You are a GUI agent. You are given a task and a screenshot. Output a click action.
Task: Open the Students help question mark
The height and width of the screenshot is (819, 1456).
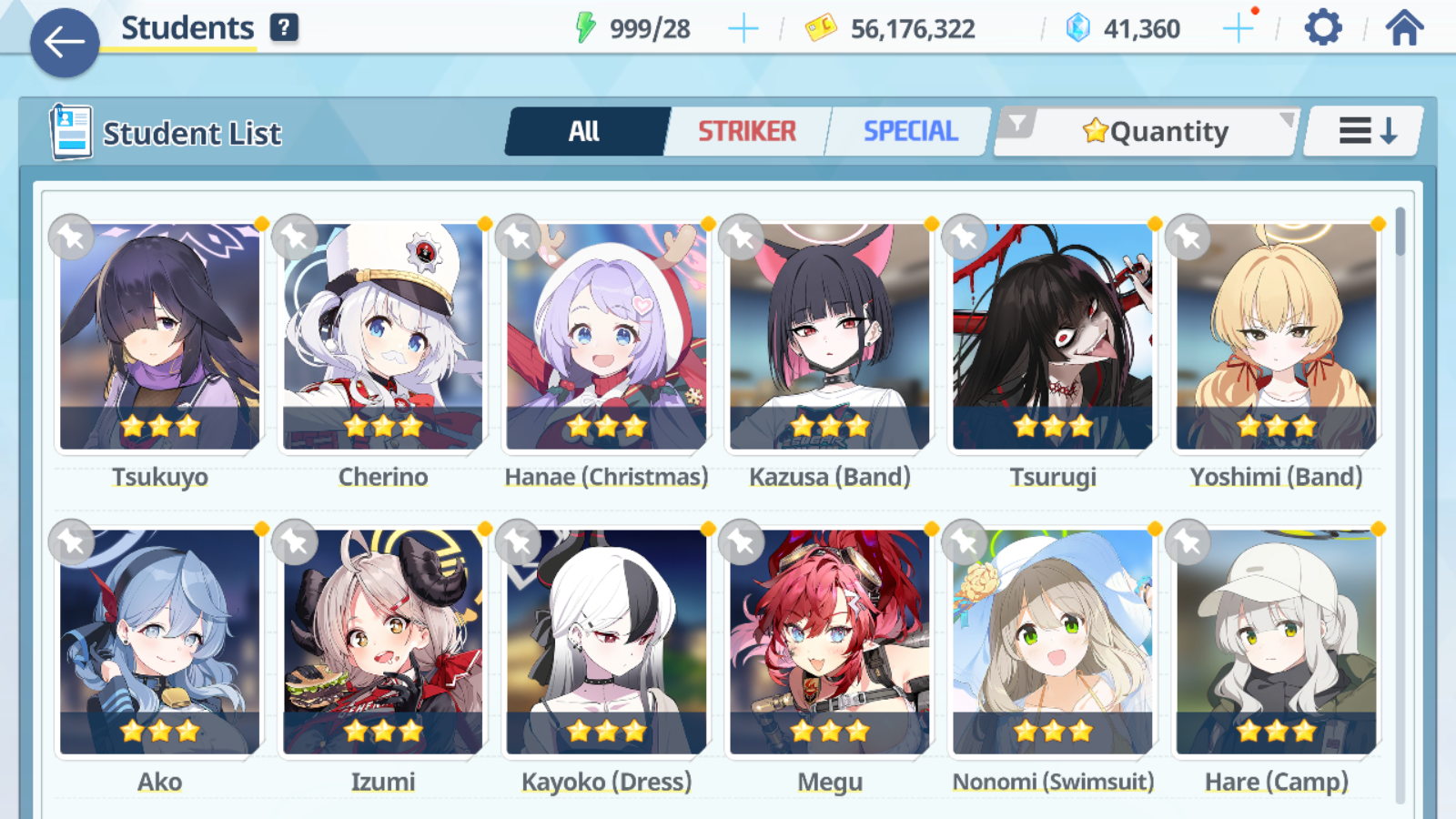pos(284,27)
